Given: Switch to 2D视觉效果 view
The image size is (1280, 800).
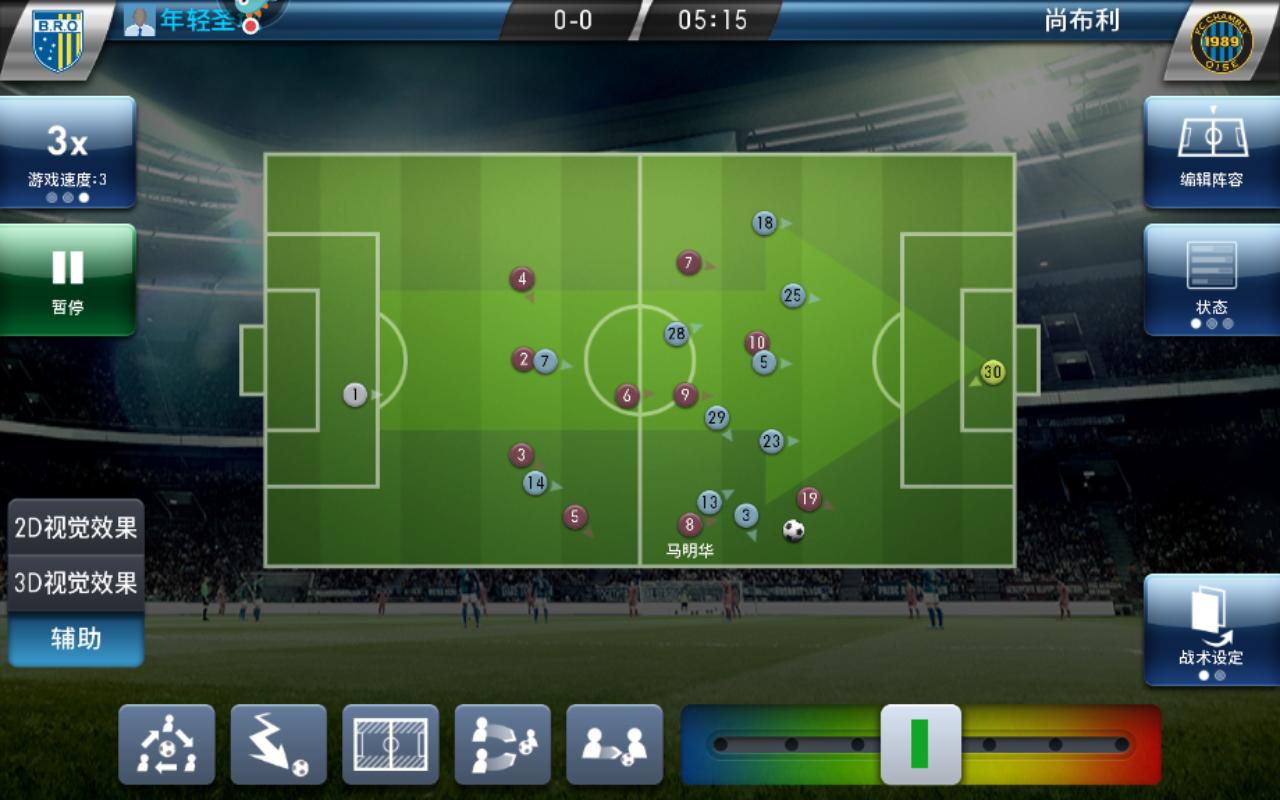Looking at the screenshot, I should pos(76,527).
